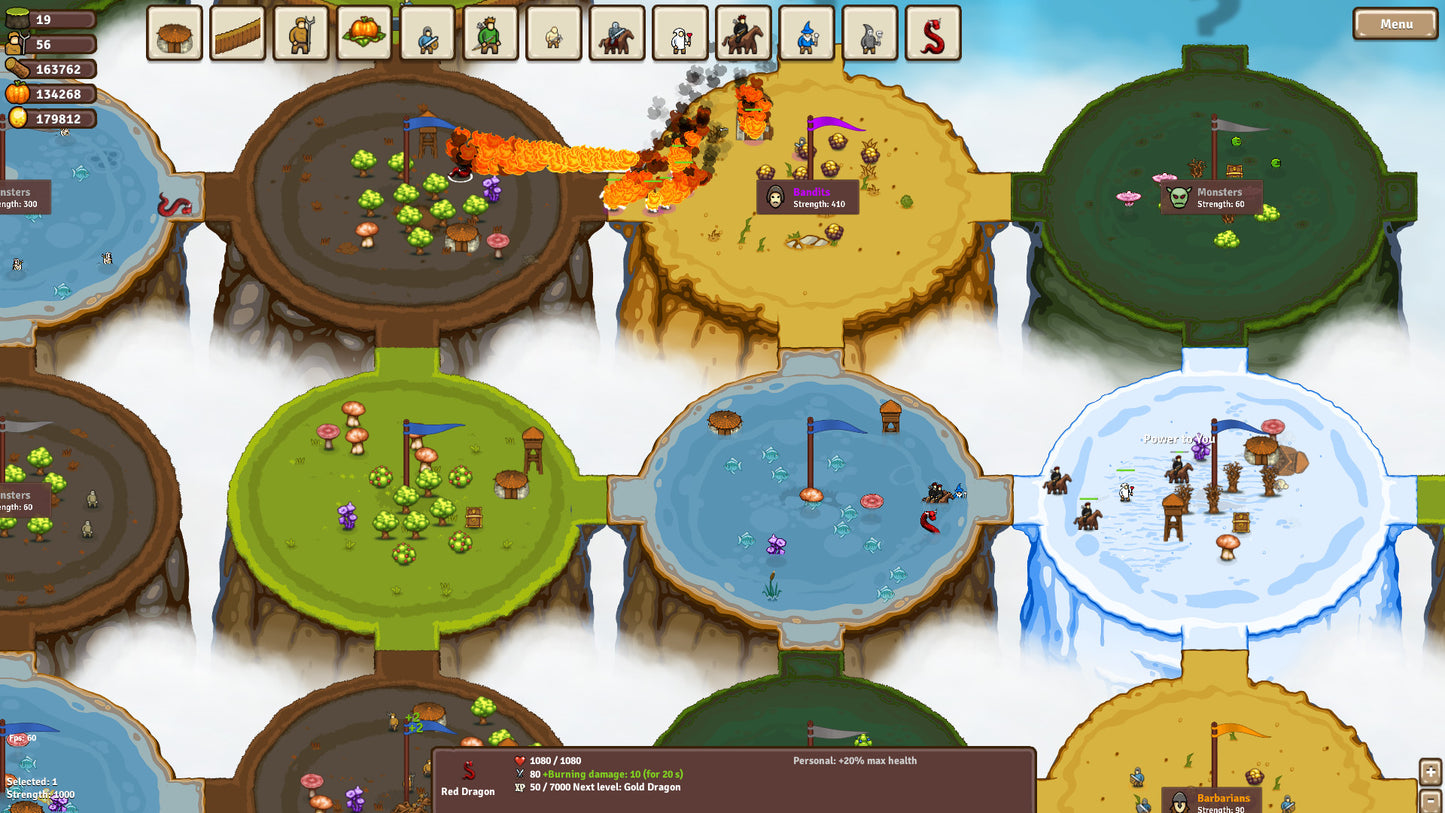Screen dimensions: 1445x813
Task: Open the Menu in the top right
Action: click(x=1394, y=24)
